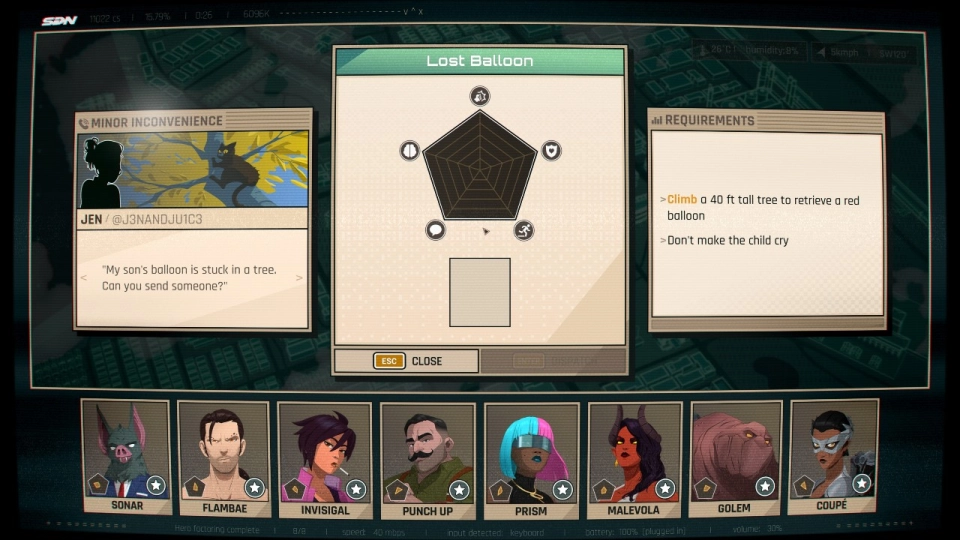Screen dimensions: 960x540
Task: Click the speech bubble stat icon
Action: coord(436,230)
